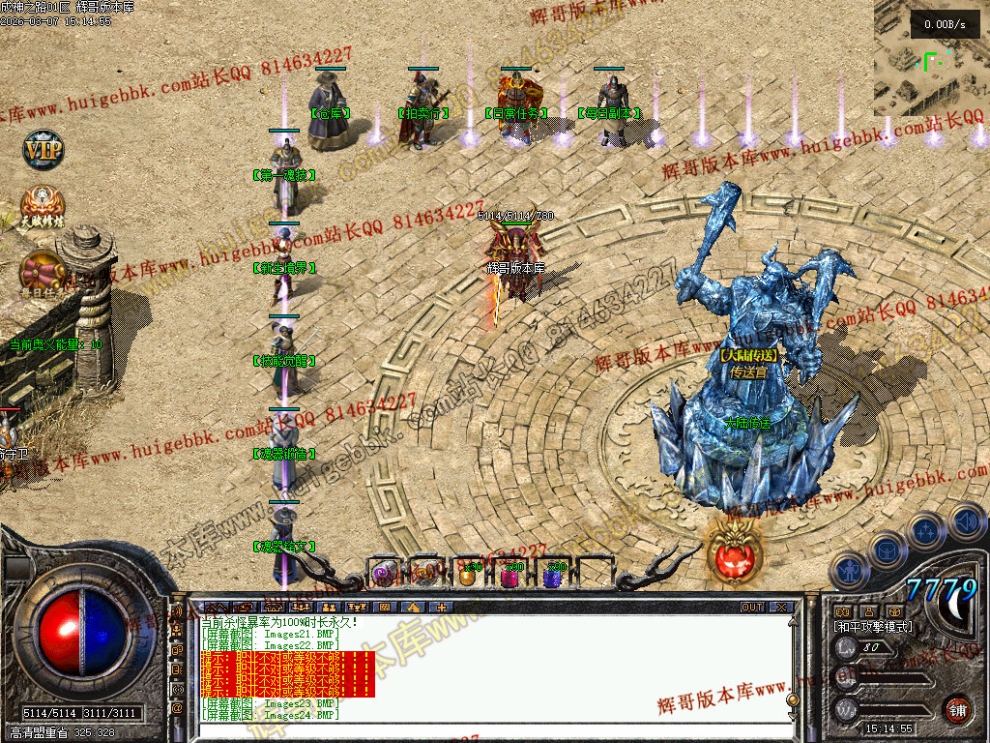The width and height of the screenshot is (990, 743).
Task: Open the 每日任务 daily quest icon
Action: (42, 276)
